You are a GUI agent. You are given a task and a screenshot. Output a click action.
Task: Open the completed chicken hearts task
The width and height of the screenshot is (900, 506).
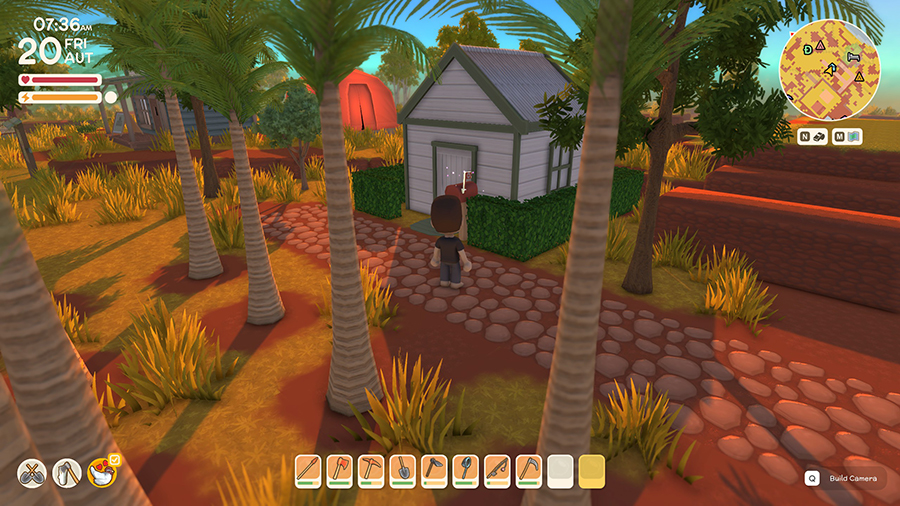click(102, 471)
